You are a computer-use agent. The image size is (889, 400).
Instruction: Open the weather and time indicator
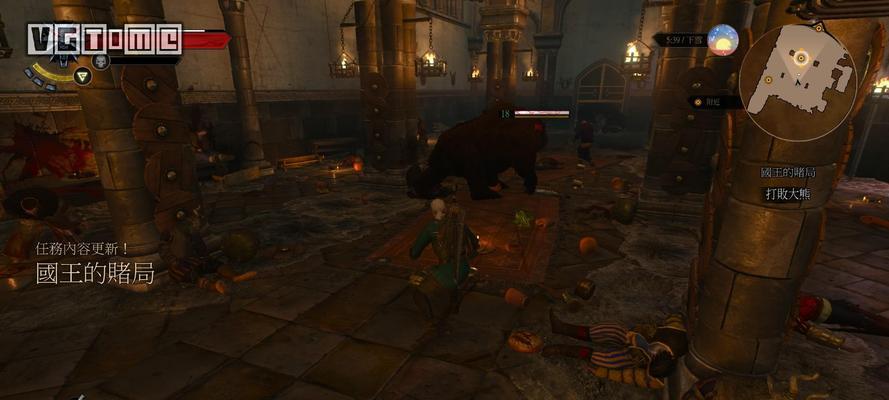pyautogui.click(x=722, y=40)
